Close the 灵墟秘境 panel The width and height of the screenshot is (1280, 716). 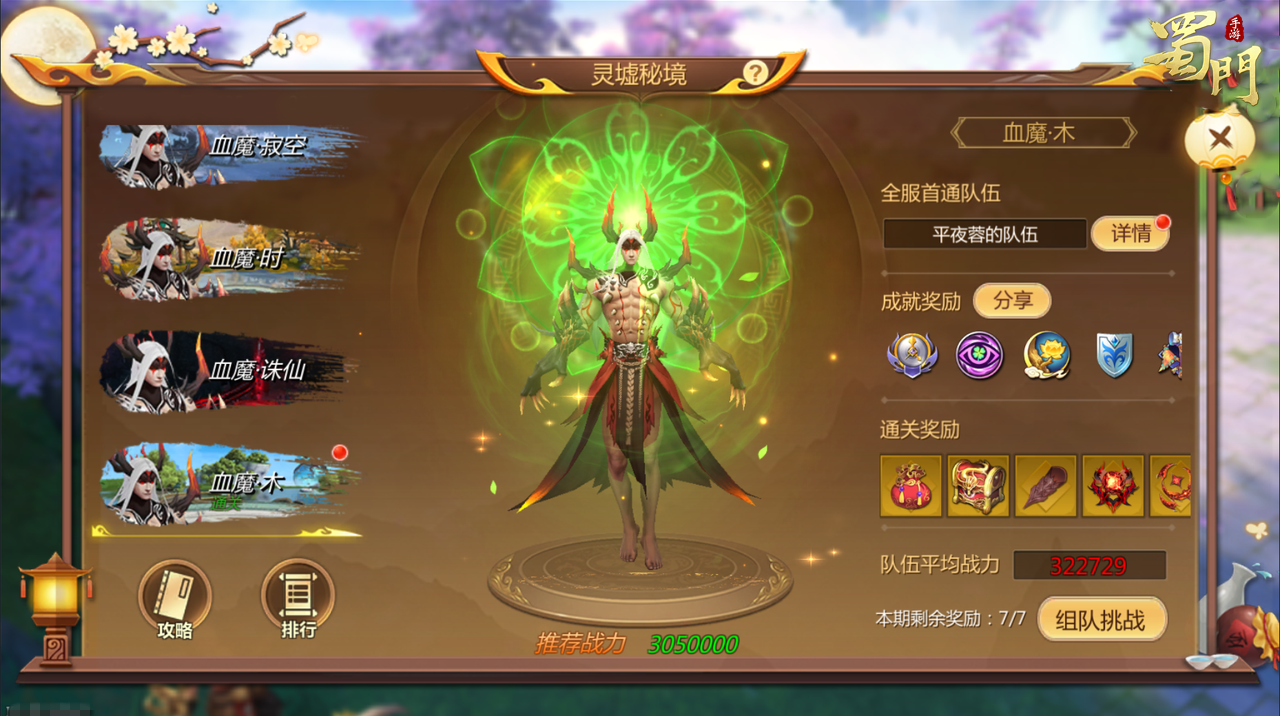pos(1219,139)
